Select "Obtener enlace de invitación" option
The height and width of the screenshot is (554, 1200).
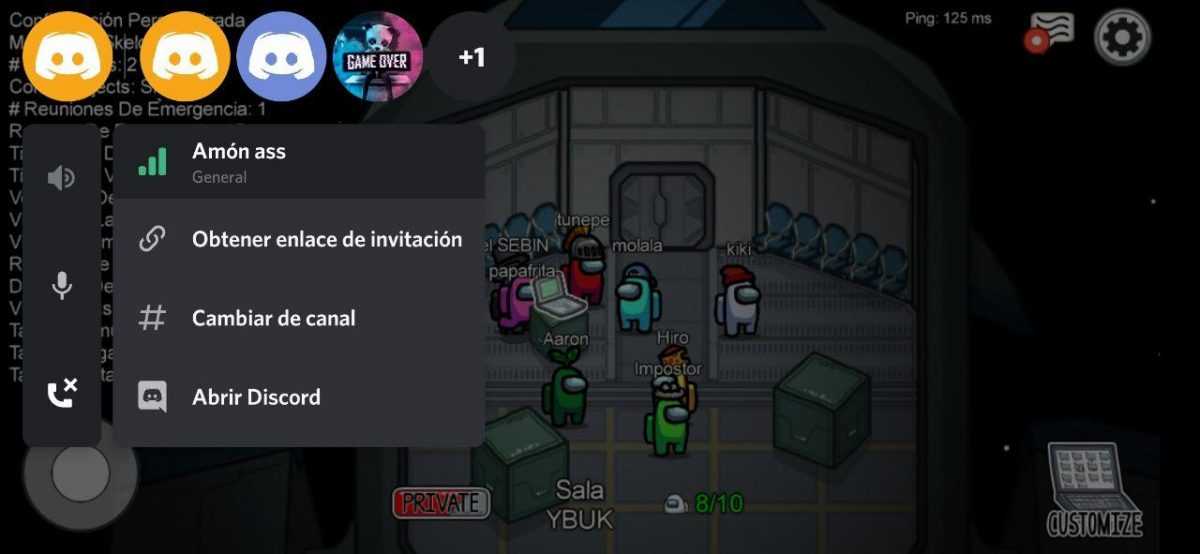[327, 239]
